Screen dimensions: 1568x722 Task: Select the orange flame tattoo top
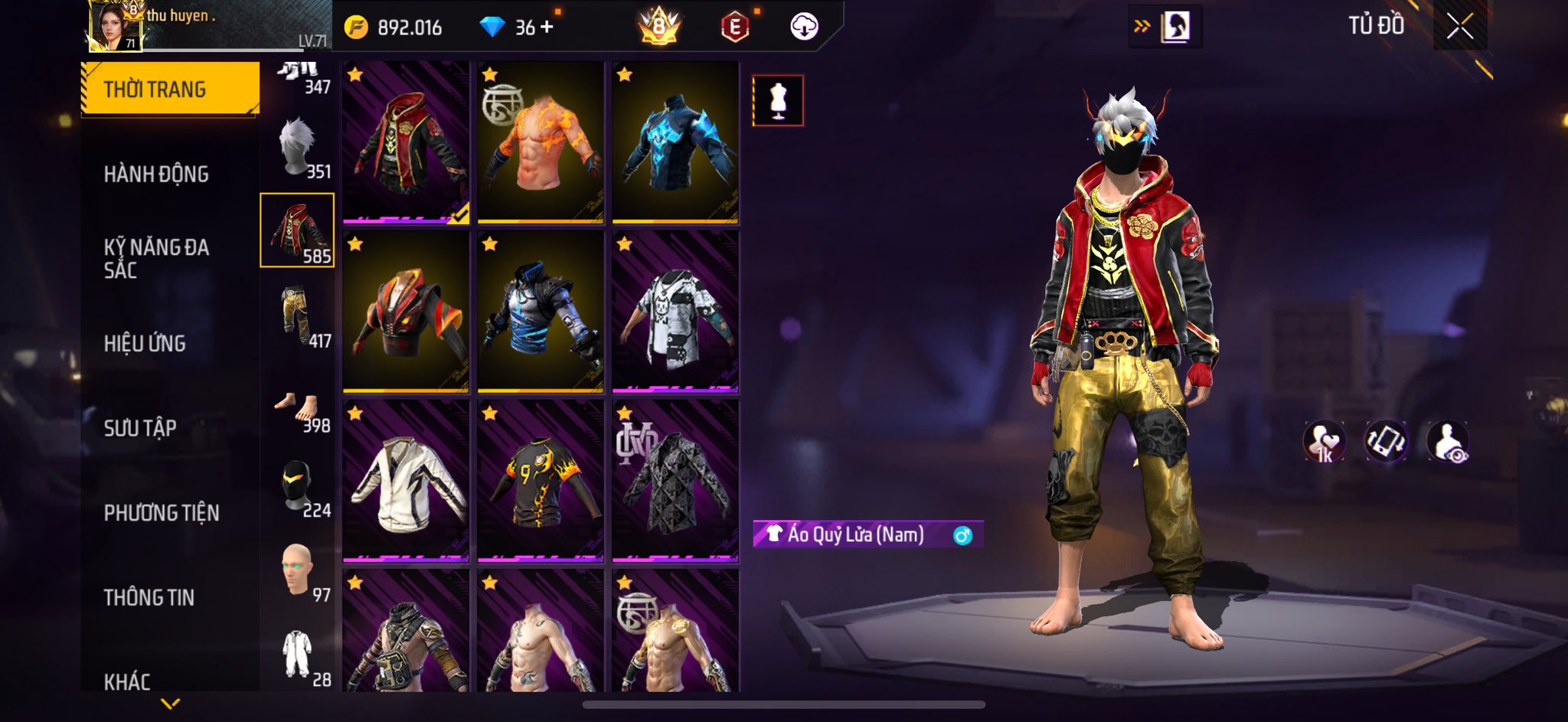(x=541, y=142)
